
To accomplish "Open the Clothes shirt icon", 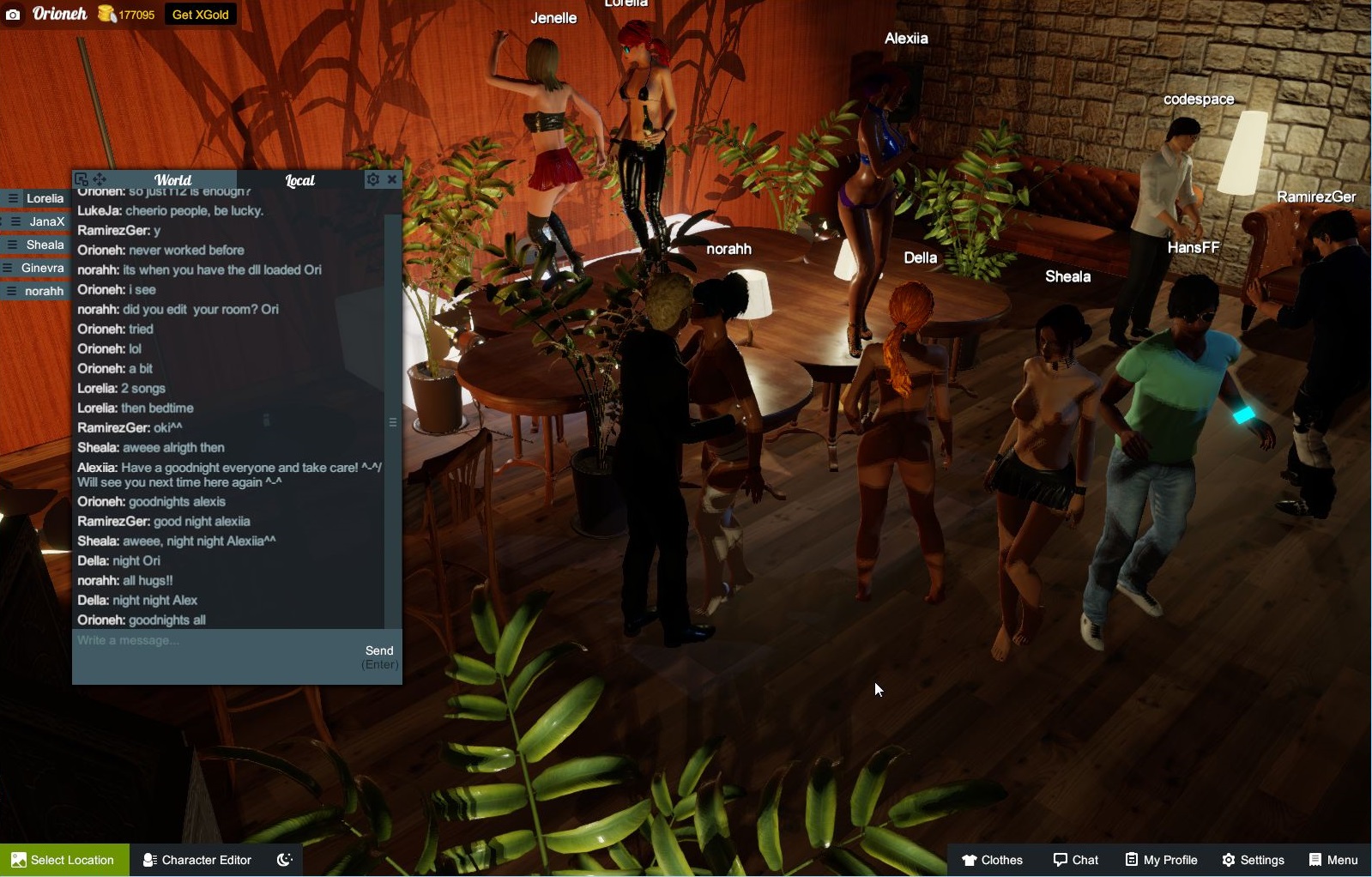I will tap(970, 859).
